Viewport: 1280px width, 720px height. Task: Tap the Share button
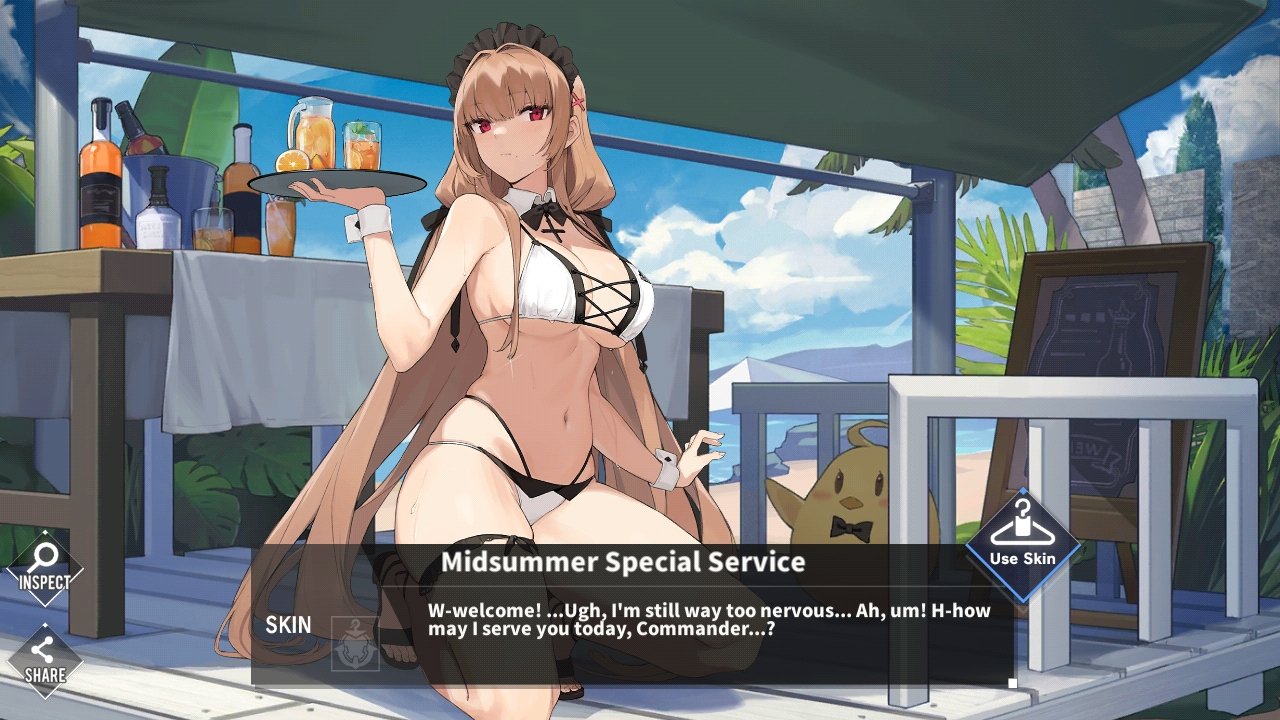click(x=44, y=661)
